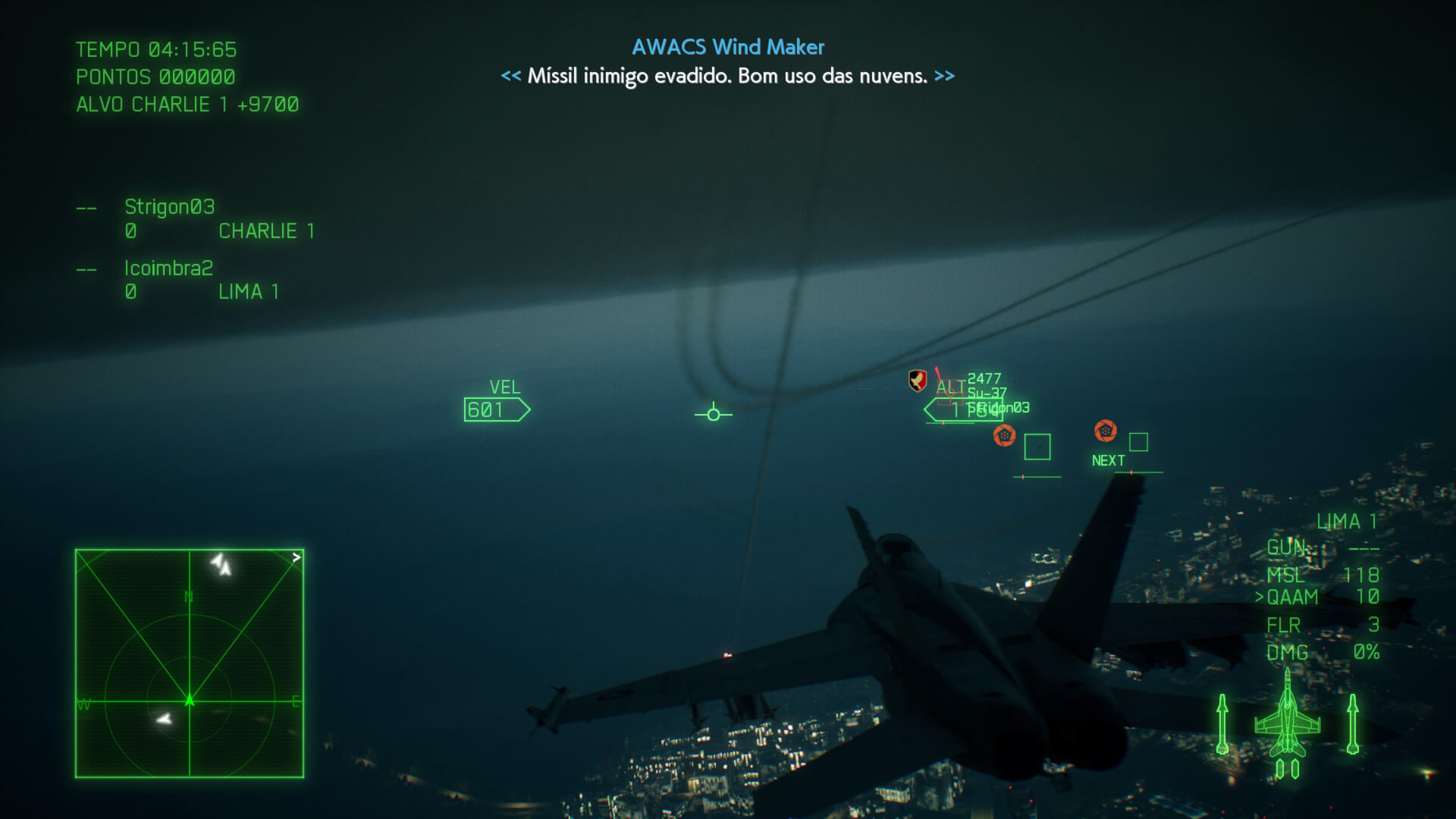
Task: Click the green radar minimap
Action: point(190,664)
